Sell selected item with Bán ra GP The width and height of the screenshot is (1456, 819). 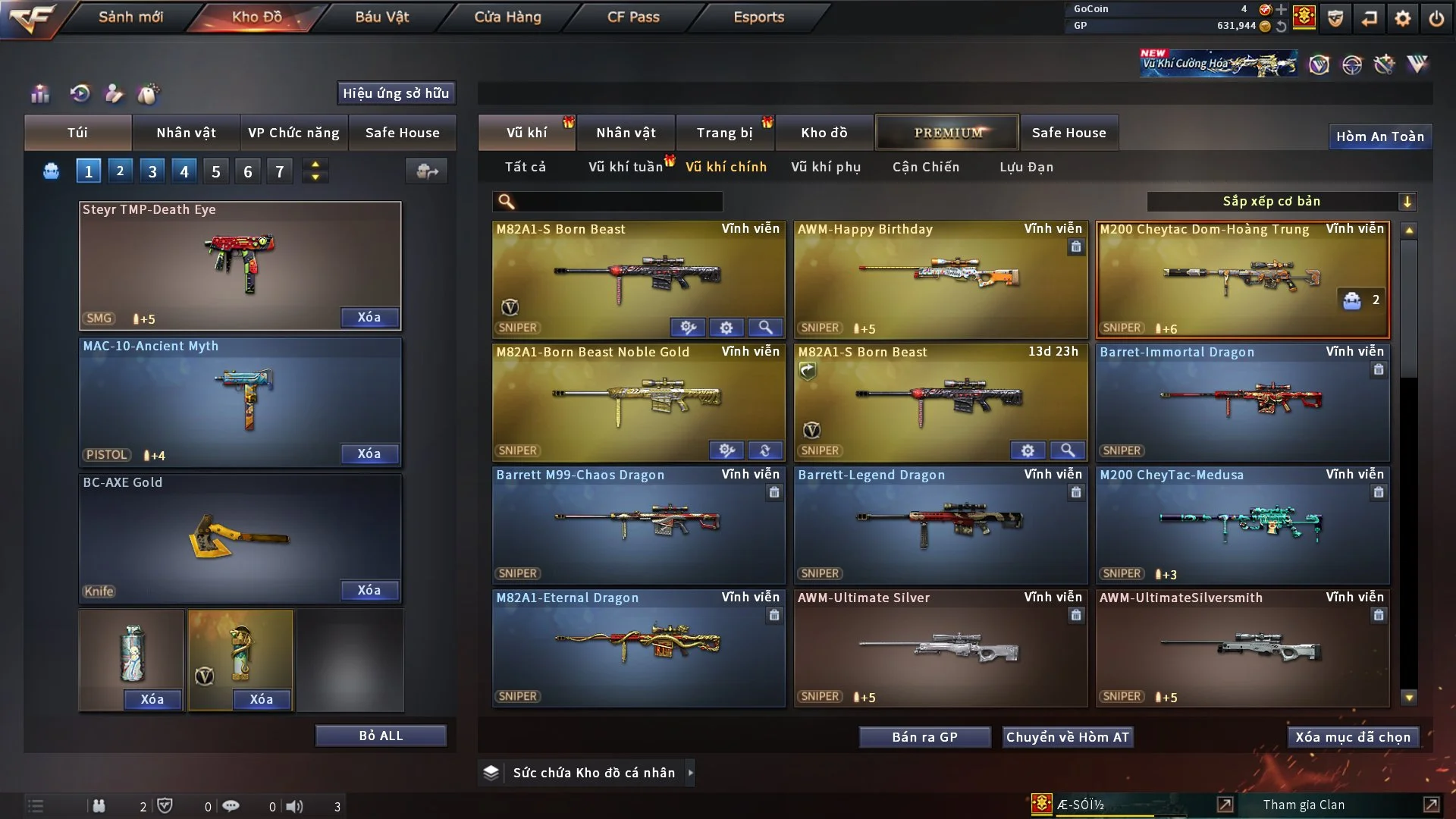924,737
